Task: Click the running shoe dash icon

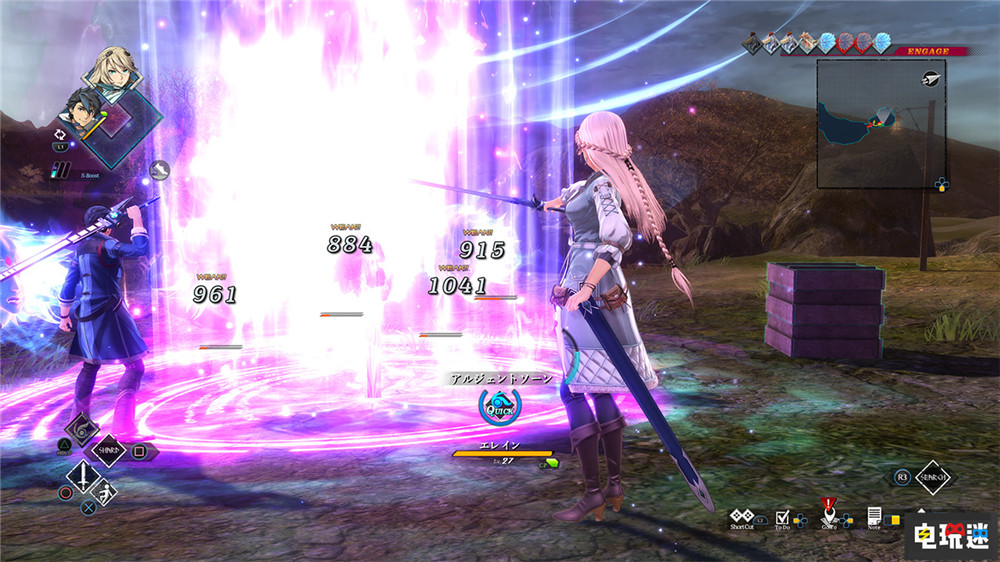Action: pyautogui.click(x=159, y=171)
